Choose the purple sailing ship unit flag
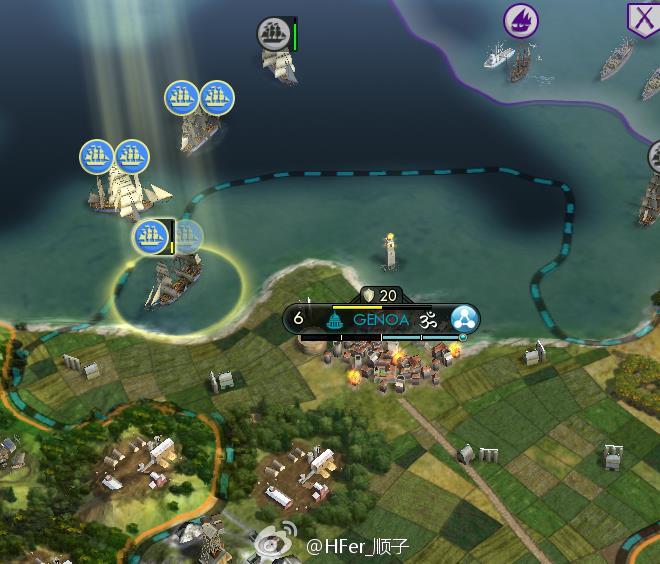 click(x=519, y=19)
